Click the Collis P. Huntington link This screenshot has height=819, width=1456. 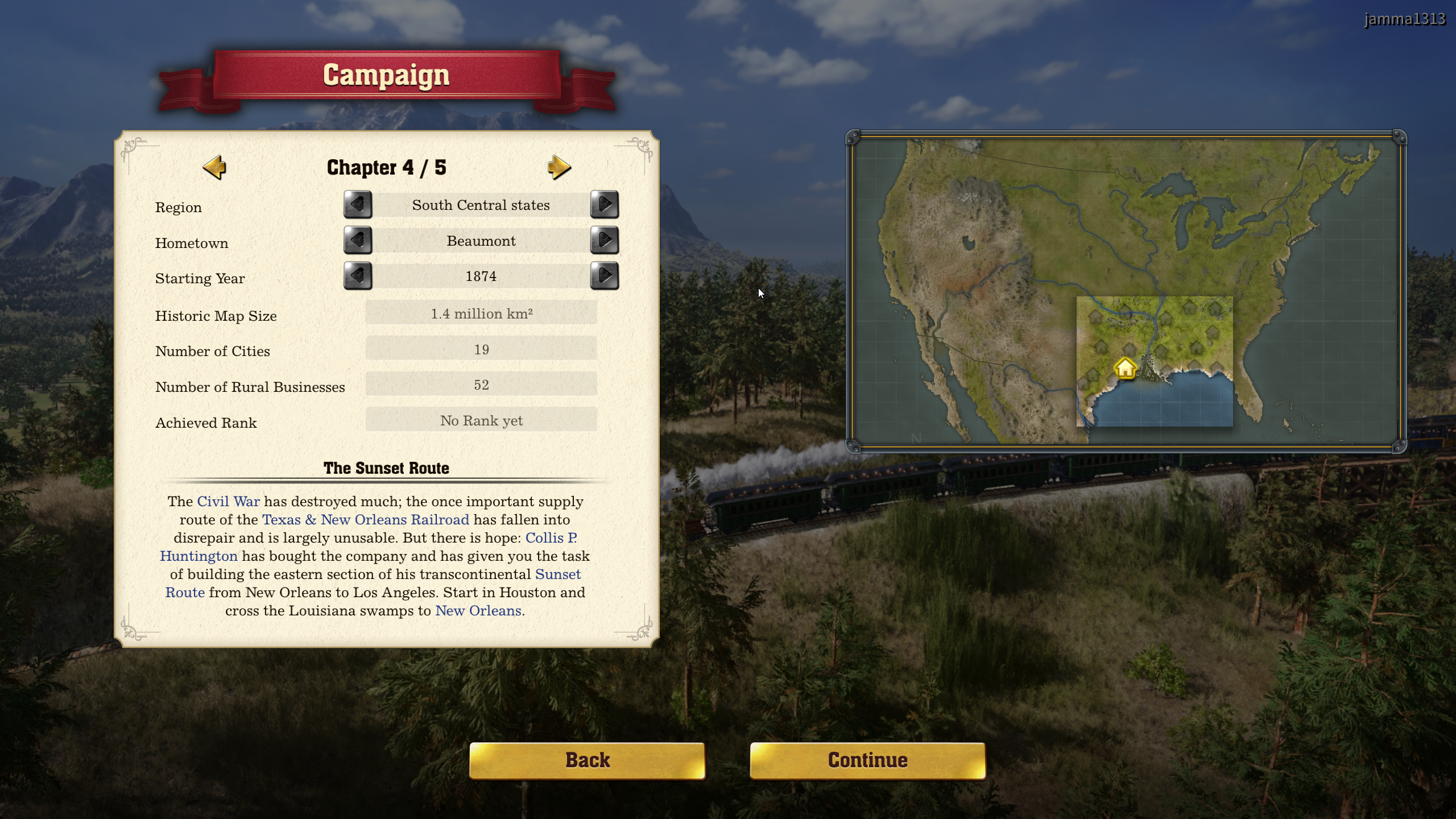pos(198,556)
